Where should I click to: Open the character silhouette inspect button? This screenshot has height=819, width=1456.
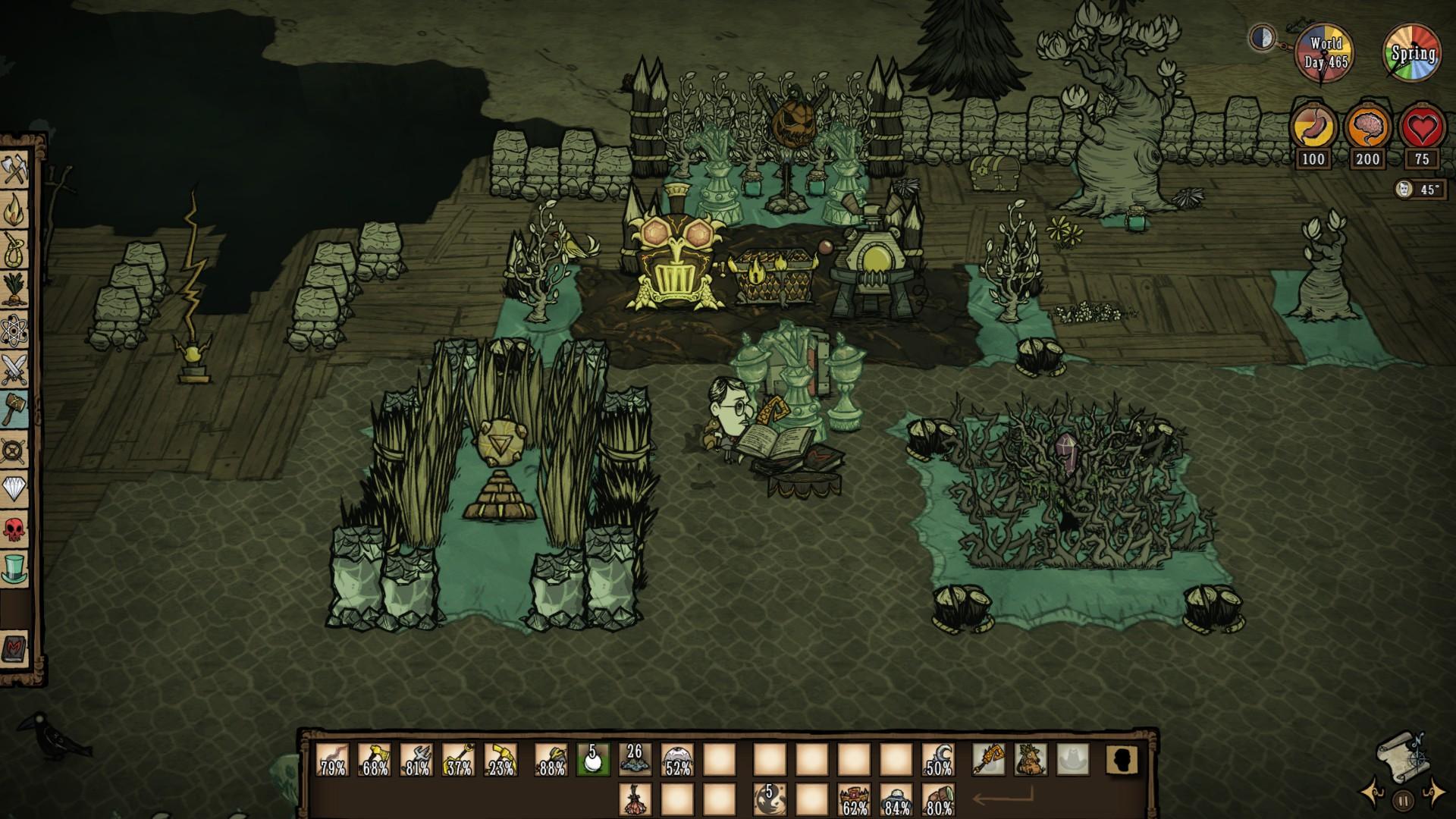tap(1119, 760)
